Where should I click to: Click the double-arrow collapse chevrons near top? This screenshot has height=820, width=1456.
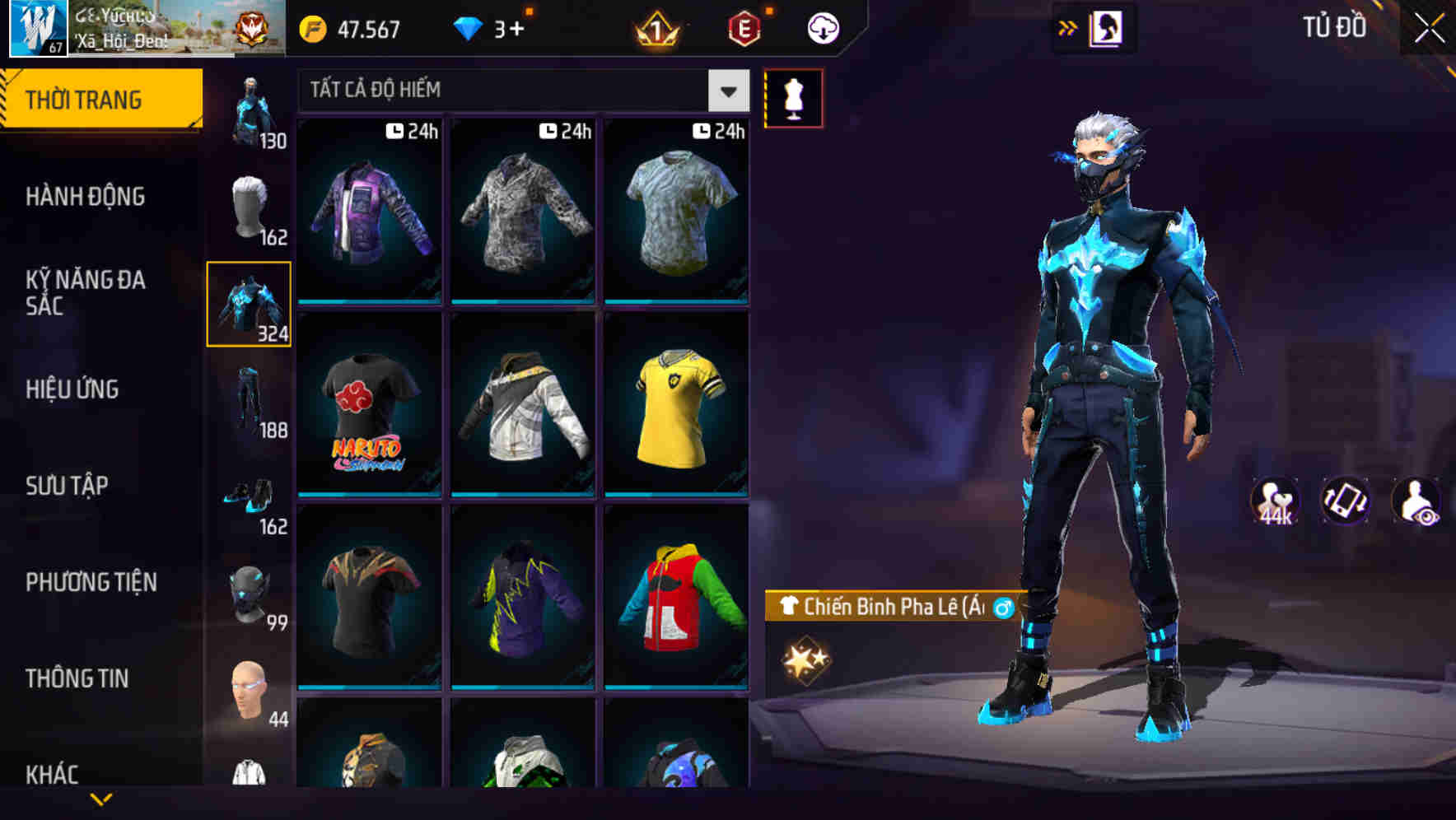[x=1068, y=27]
